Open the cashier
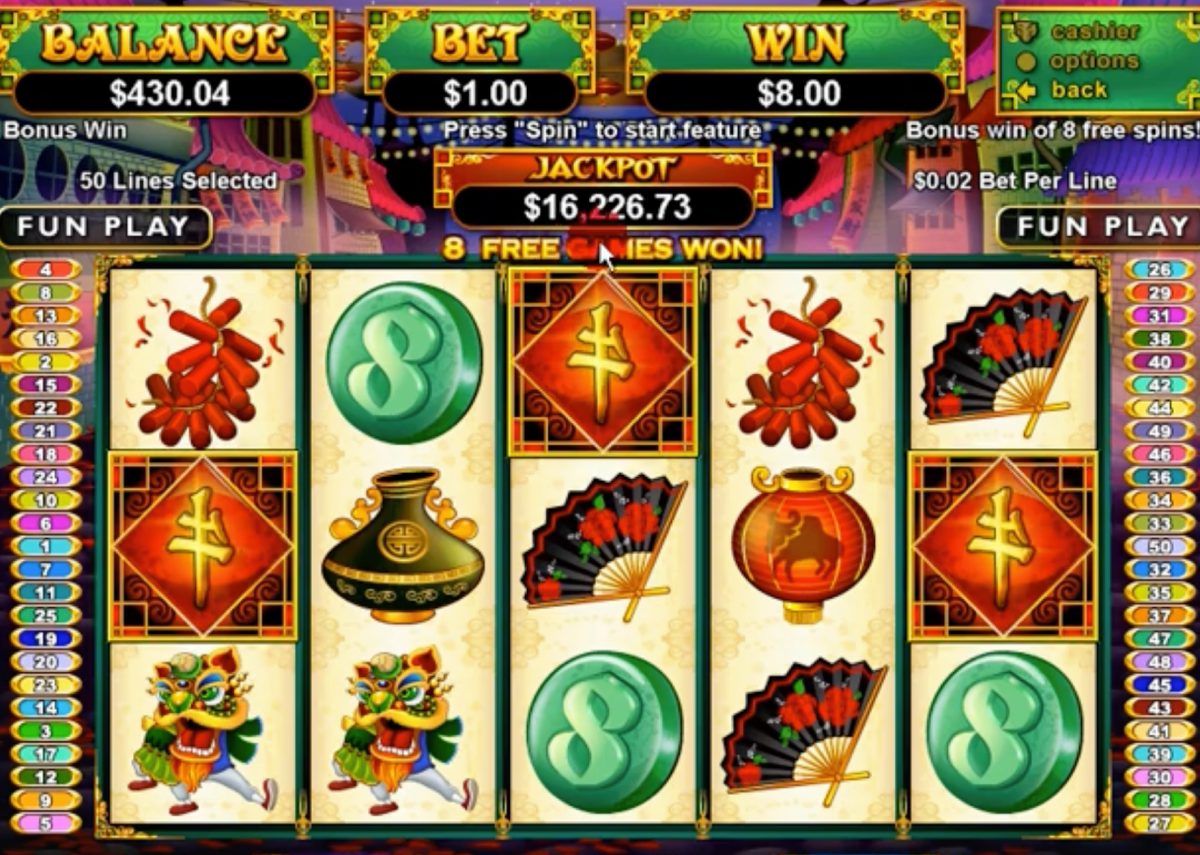The height and width of the screenshot is (855, 1200). pyautogui.click(x=1093, y=31)
